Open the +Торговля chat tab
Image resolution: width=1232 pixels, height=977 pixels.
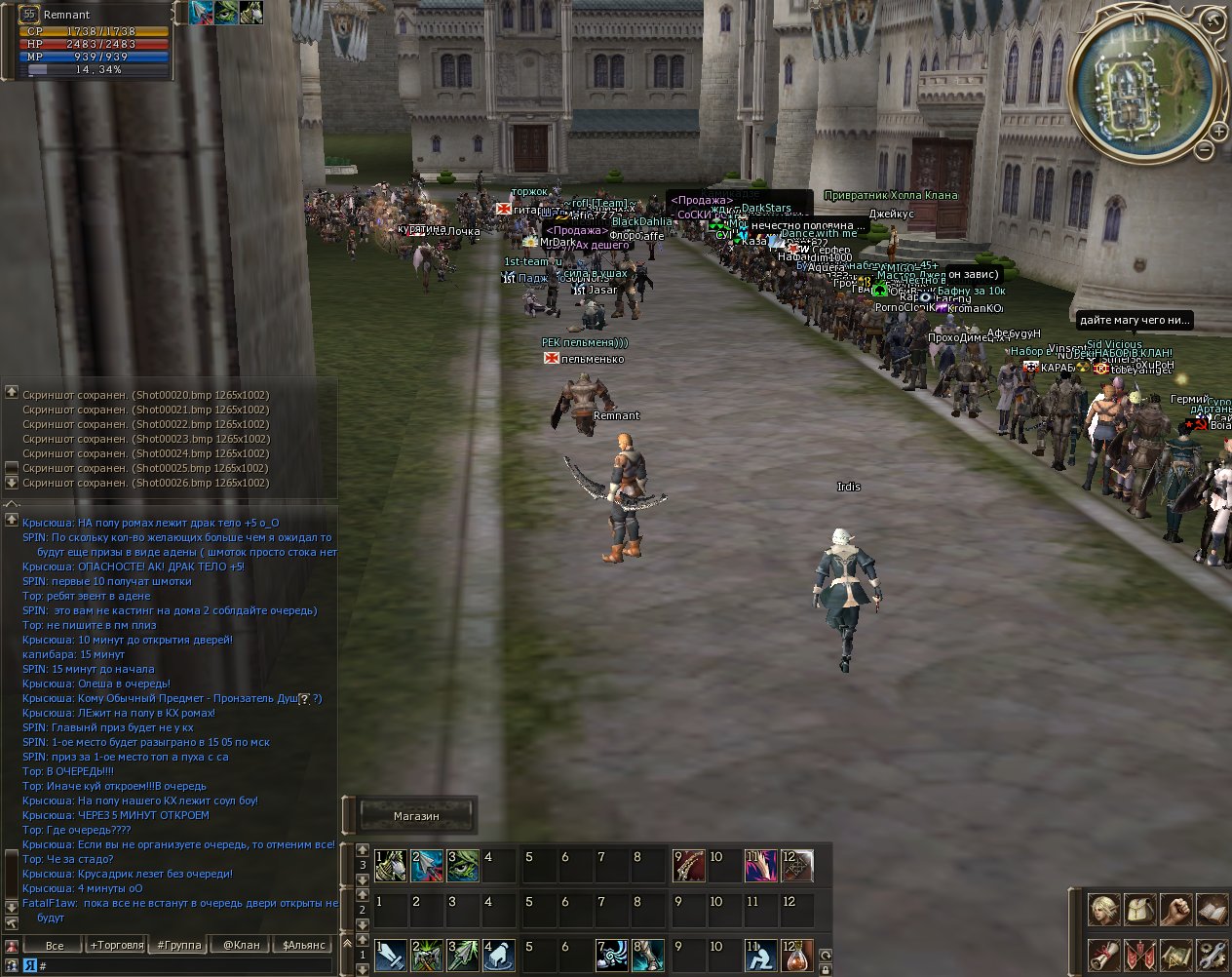[117, 945]
